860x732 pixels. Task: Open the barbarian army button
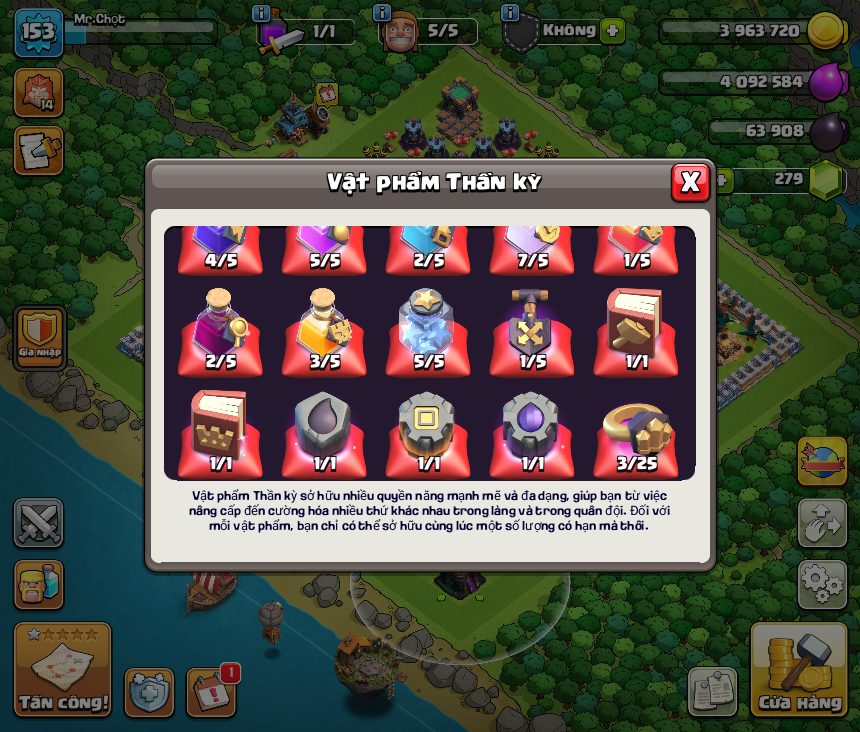pos(38,584)
